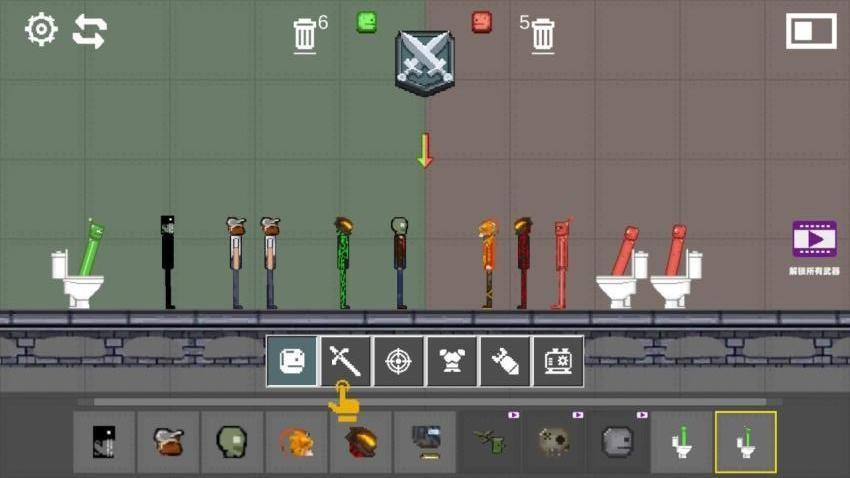Image resolution: width=850 pixels, height=478 pixels.
Task: Start the battle with the crossed swords emblem
Action: coord(424,62)
